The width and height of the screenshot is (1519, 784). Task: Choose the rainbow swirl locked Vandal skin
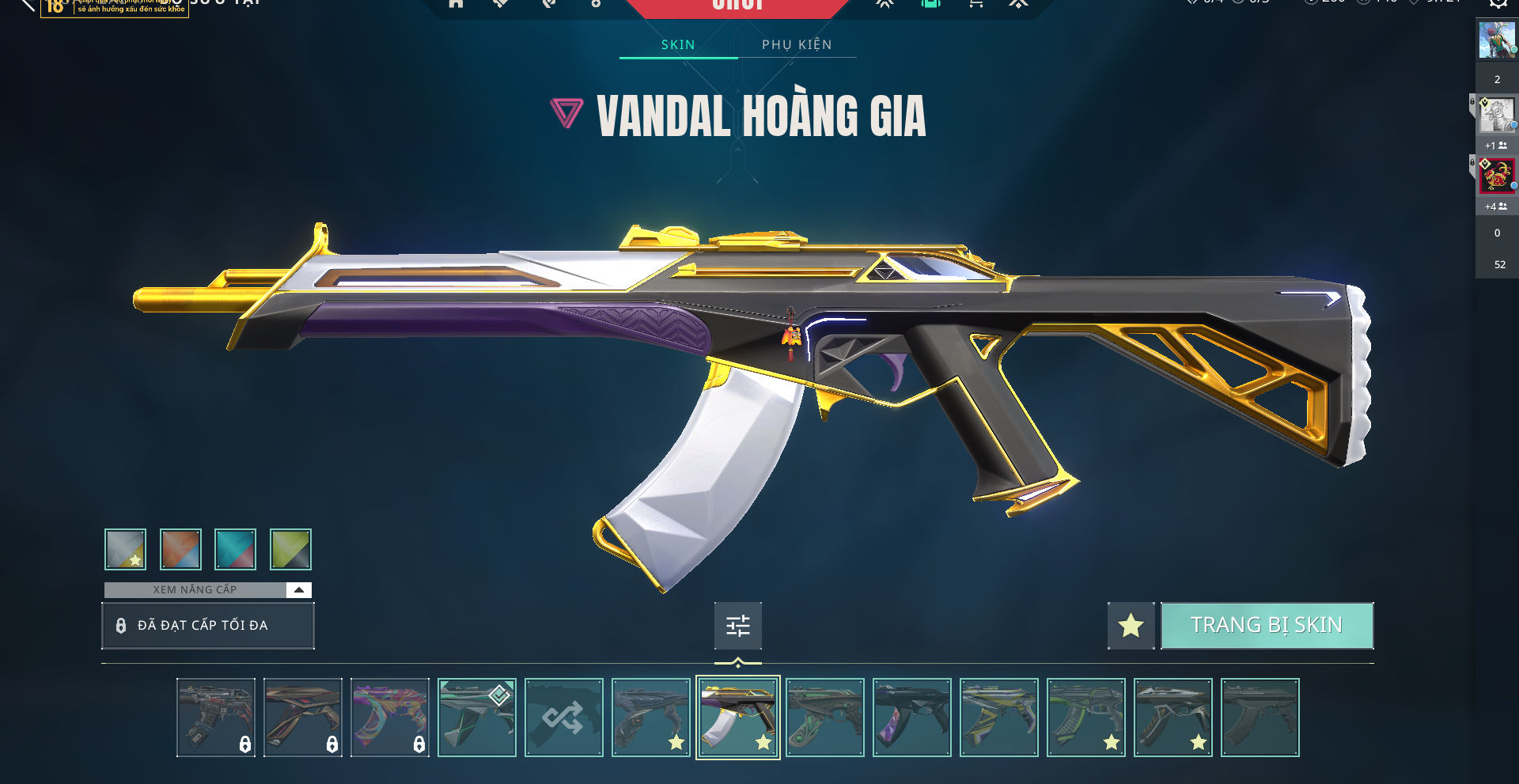click(389, 718)
